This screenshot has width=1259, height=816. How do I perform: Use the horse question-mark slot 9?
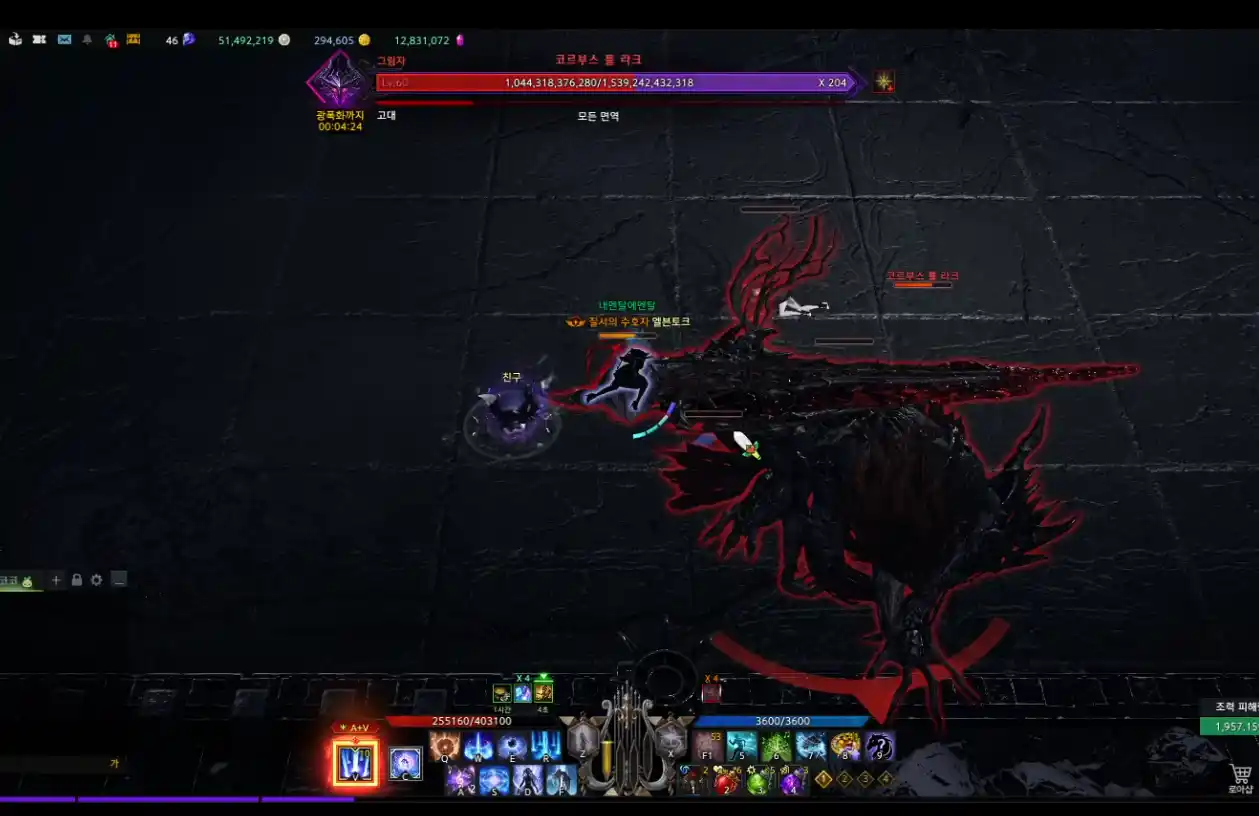(x=880, y=746)
